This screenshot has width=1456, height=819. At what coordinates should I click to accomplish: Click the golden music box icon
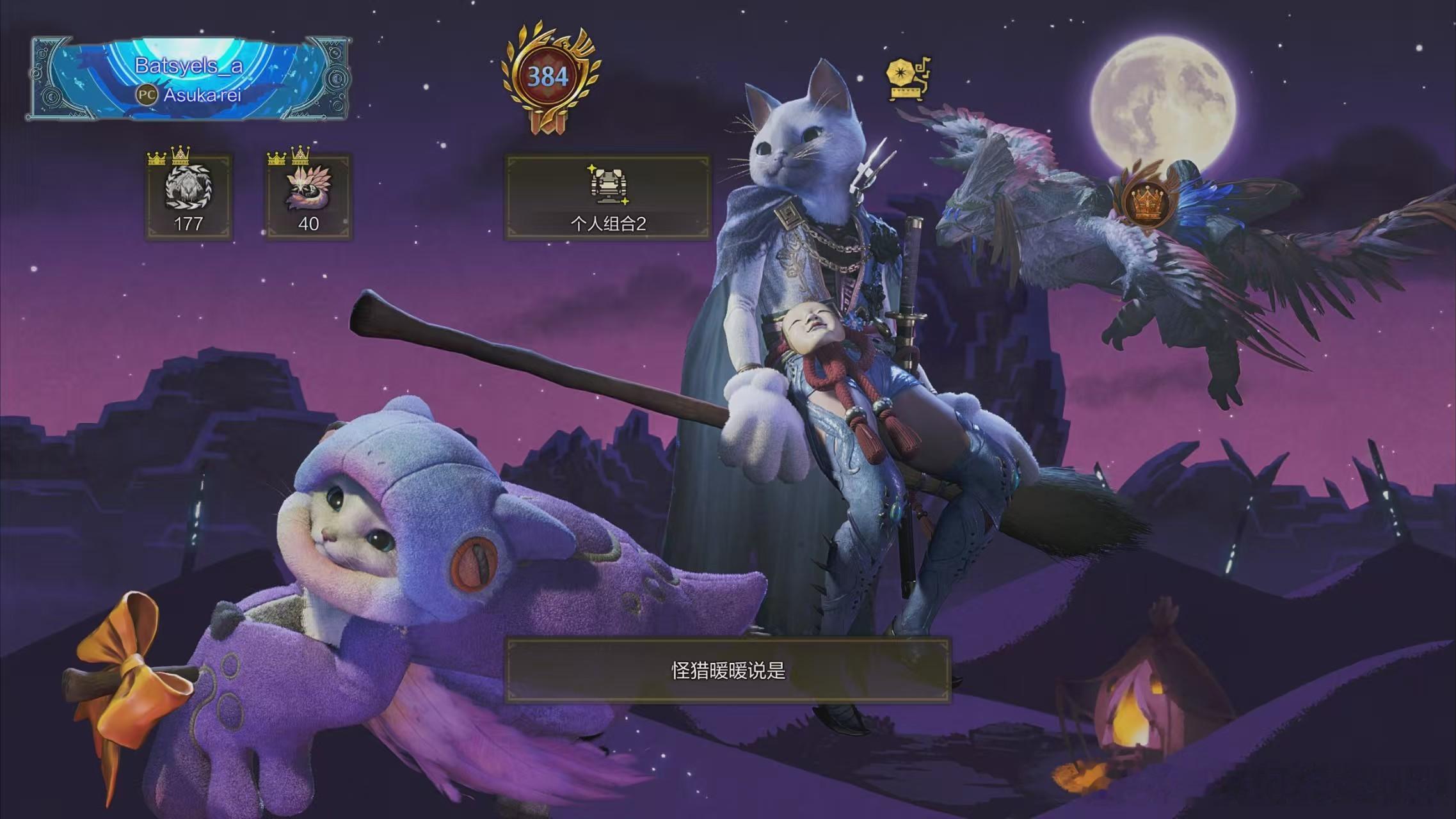click(x=908, y=79)
